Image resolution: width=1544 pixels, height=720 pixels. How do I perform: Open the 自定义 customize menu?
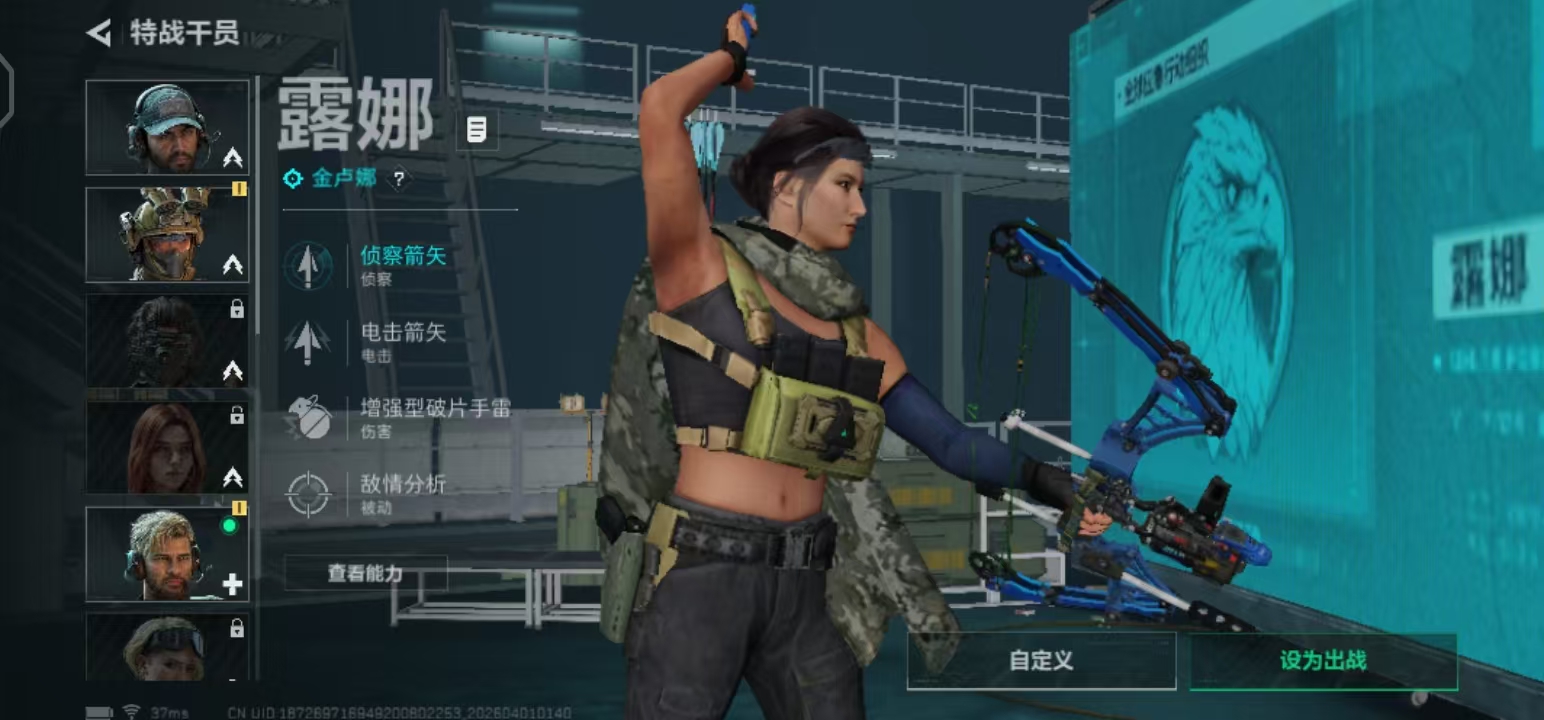coord(1041,661)
